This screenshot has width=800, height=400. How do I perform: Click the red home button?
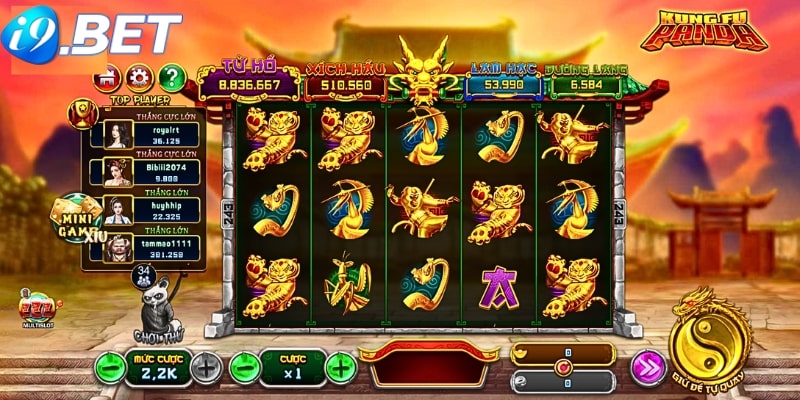[x=104, y=76]
